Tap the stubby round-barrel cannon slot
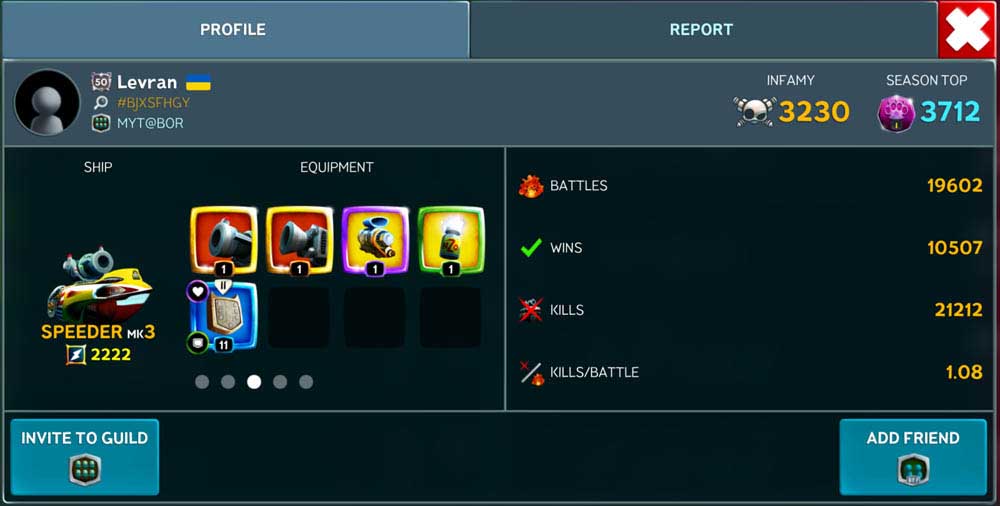The height and width of the screenshot is (506, 1000). coord(224,240)
